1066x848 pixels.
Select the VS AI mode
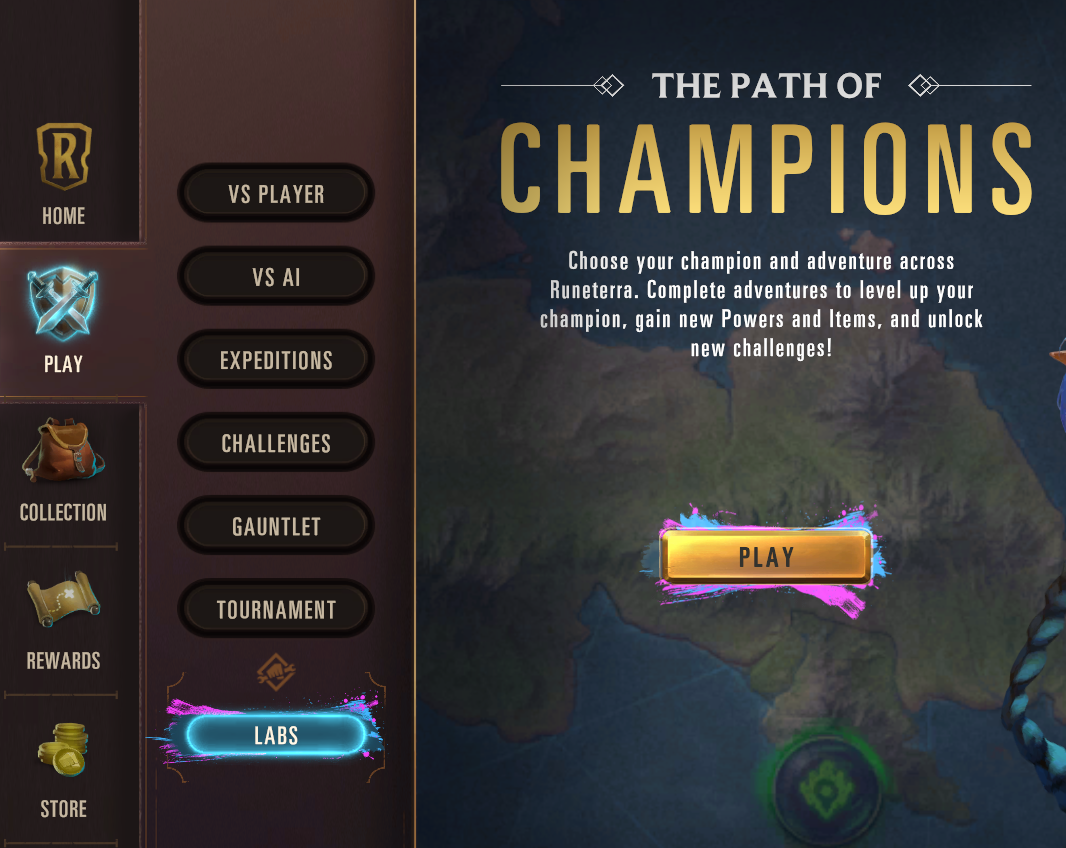(x=276, y=277)
